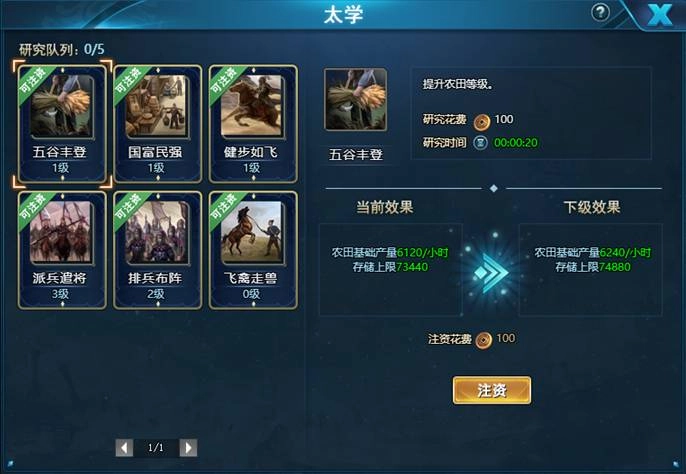Close the 太学 window
Viewport: 686px width, 474px height.
(x=658, y=15)
